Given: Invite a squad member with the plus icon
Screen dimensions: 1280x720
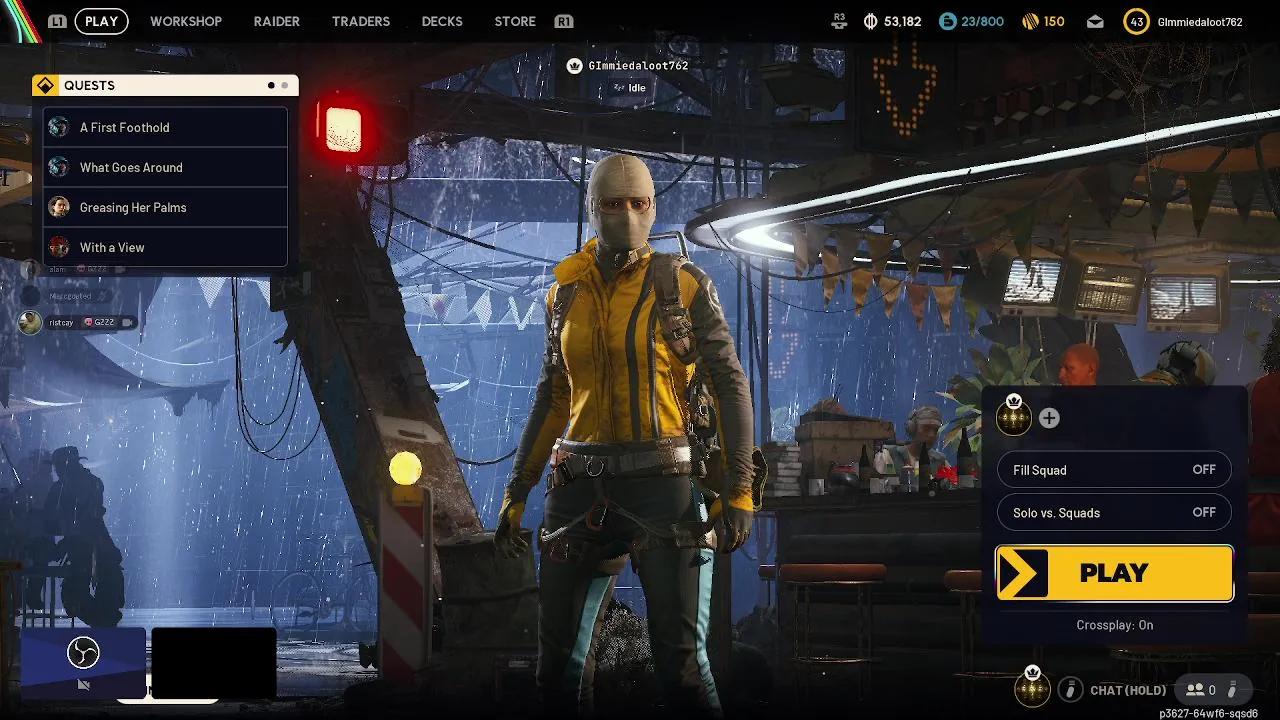Looking at the screenshot, I should pos(1049,418).
